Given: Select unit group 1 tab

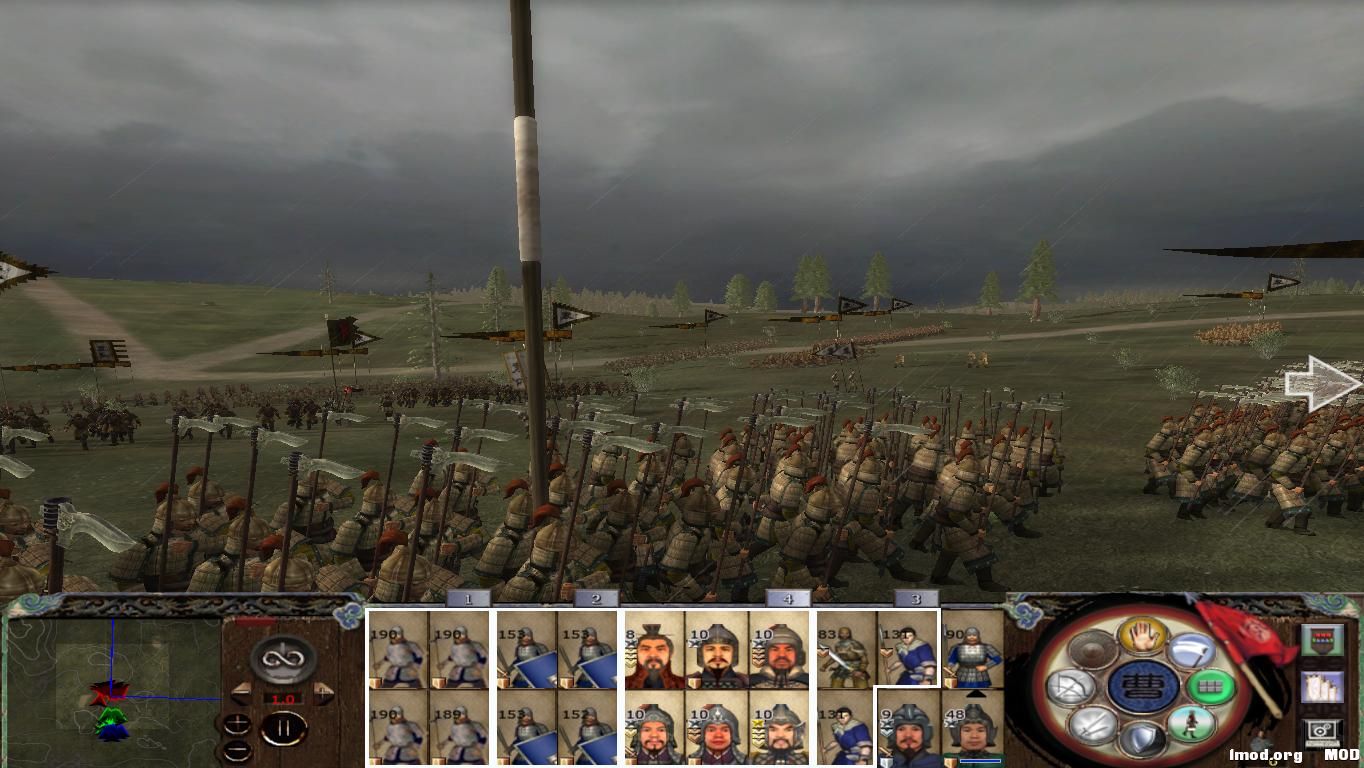Looking at the screenshot, I should coord(466,601).
